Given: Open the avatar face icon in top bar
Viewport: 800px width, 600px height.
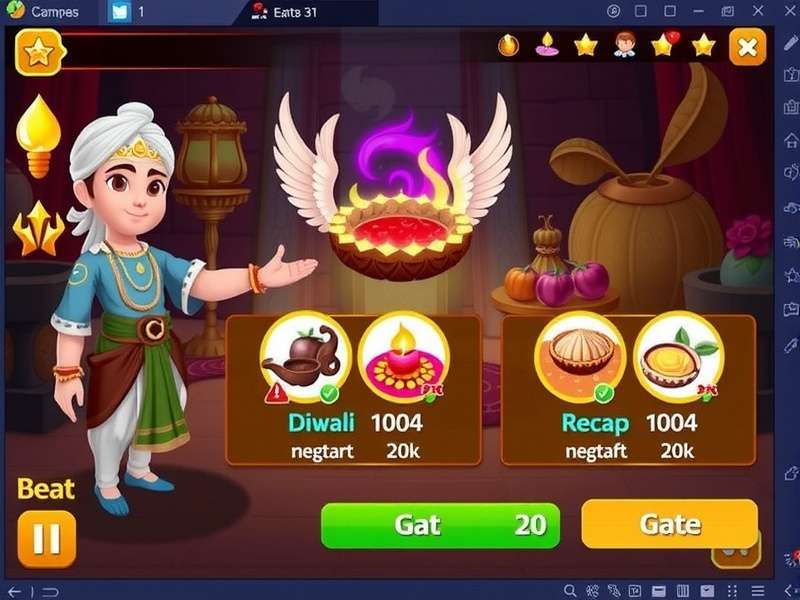Looking at the screenshot, I should tap(625, 45).
